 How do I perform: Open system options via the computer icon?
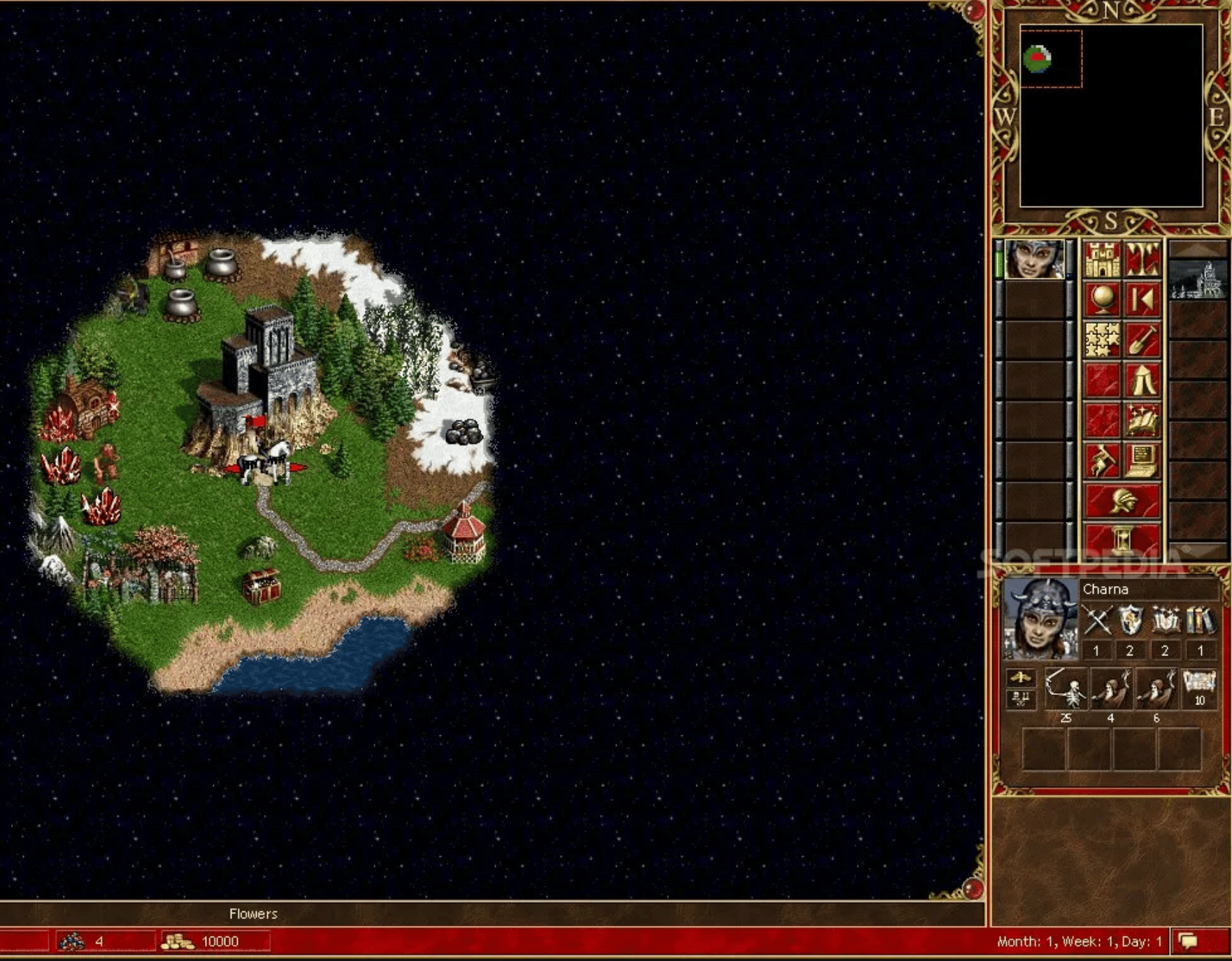click(1142, 461)
